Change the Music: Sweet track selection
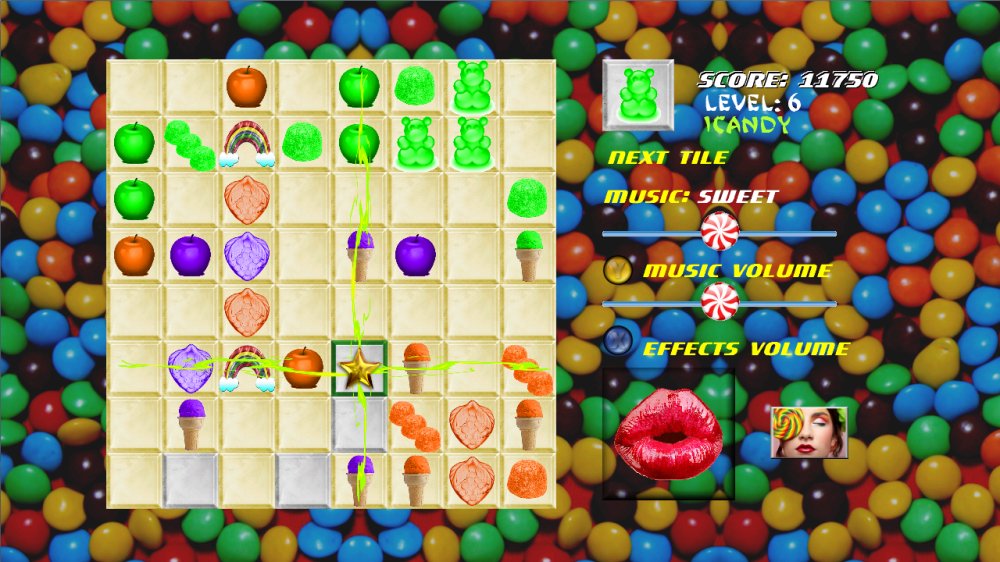 coord(691,197)
